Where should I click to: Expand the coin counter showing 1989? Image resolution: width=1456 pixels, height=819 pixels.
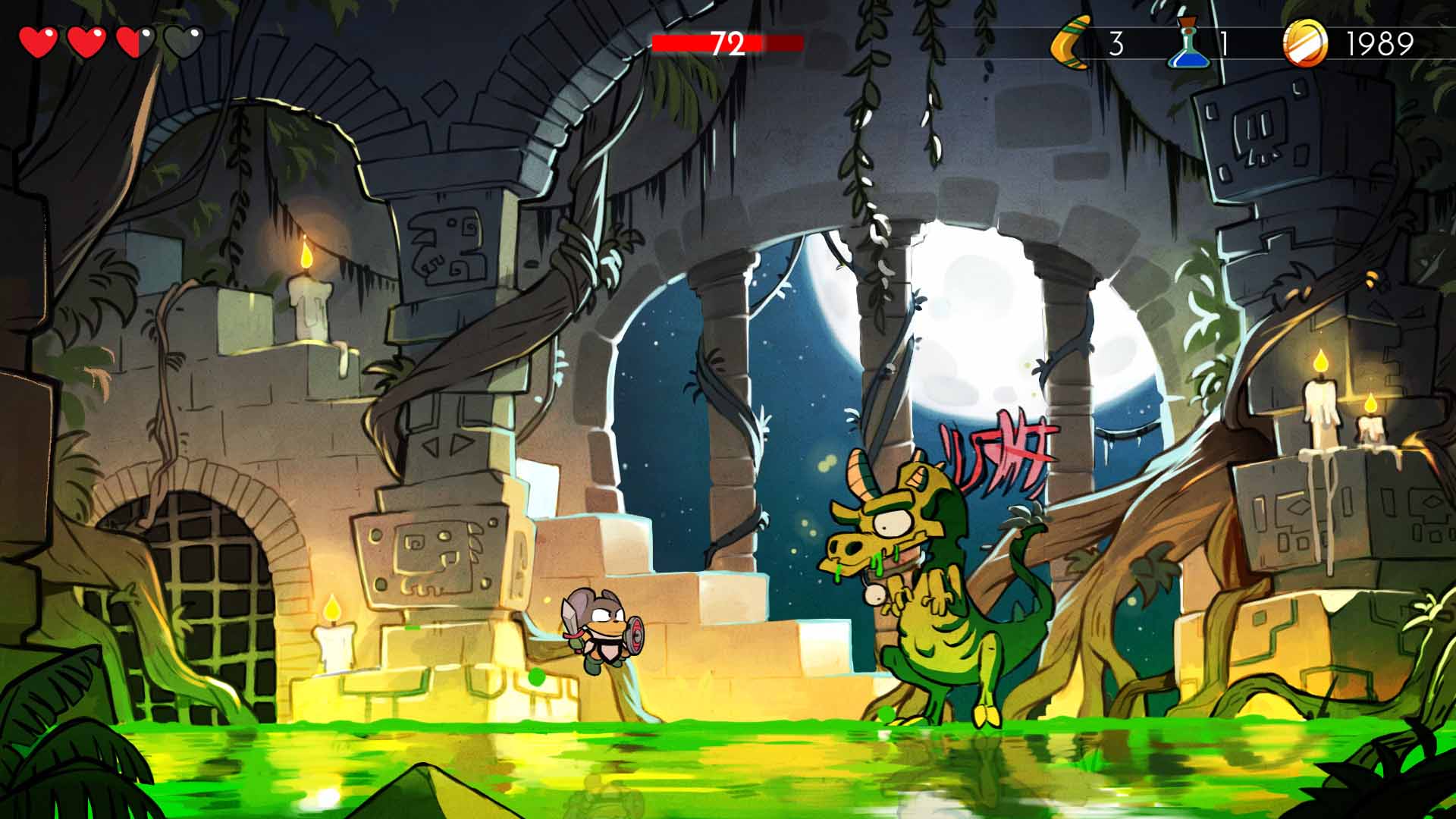point(1380,42)
